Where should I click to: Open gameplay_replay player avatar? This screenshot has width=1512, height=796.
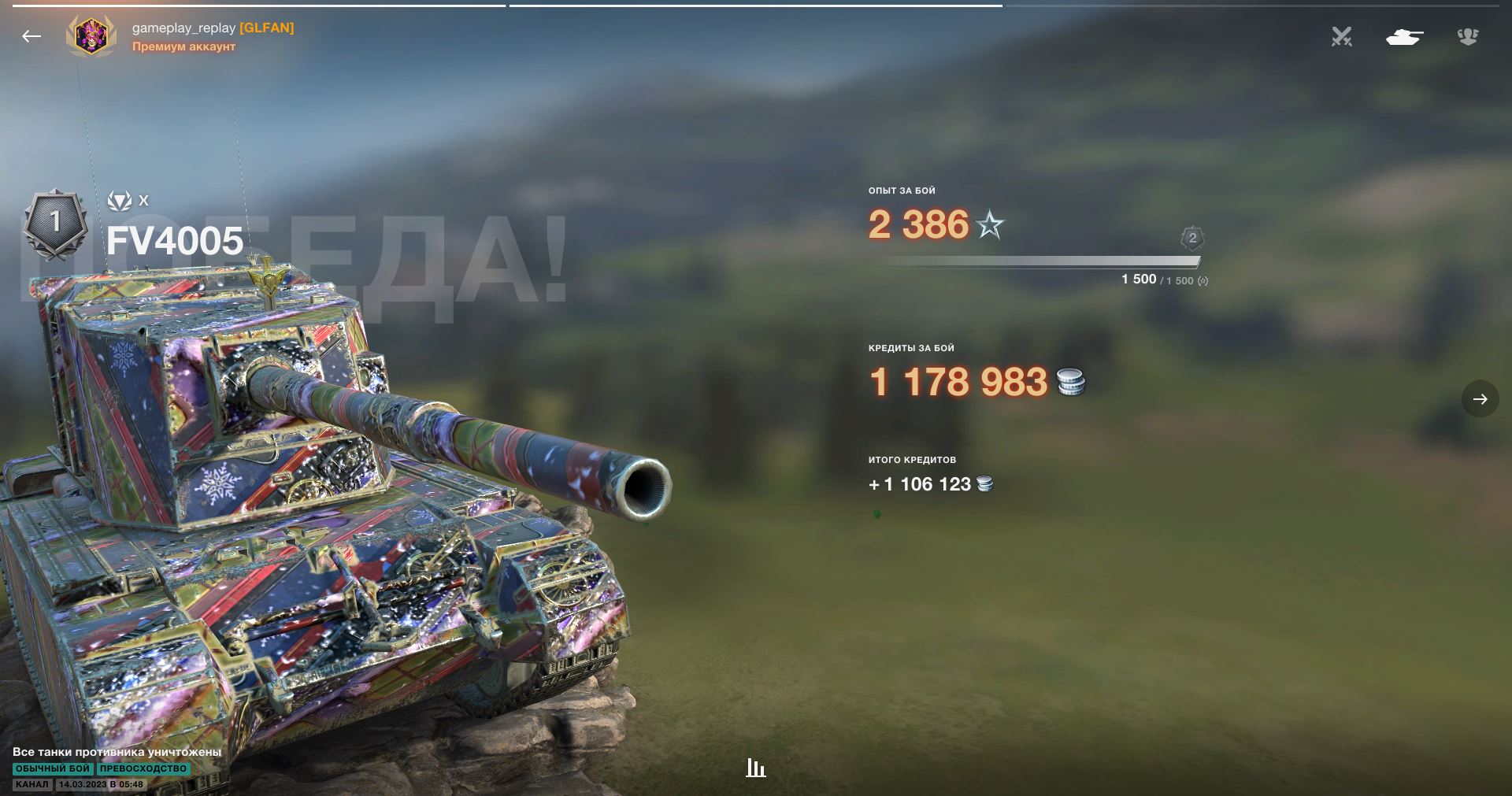pos(91,36)
